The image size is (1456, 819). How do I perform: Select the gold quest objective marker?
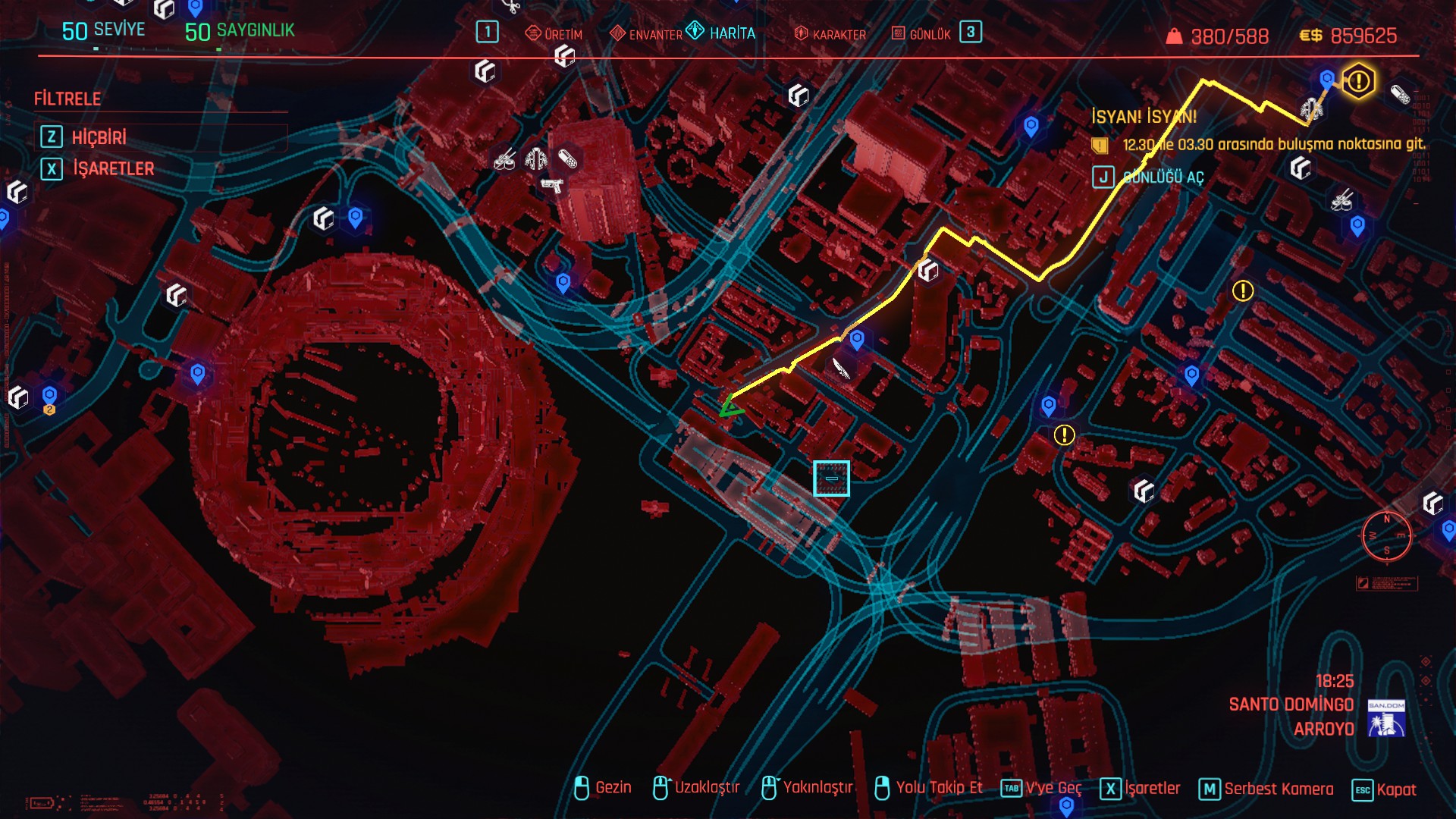tap(1358, 80)
